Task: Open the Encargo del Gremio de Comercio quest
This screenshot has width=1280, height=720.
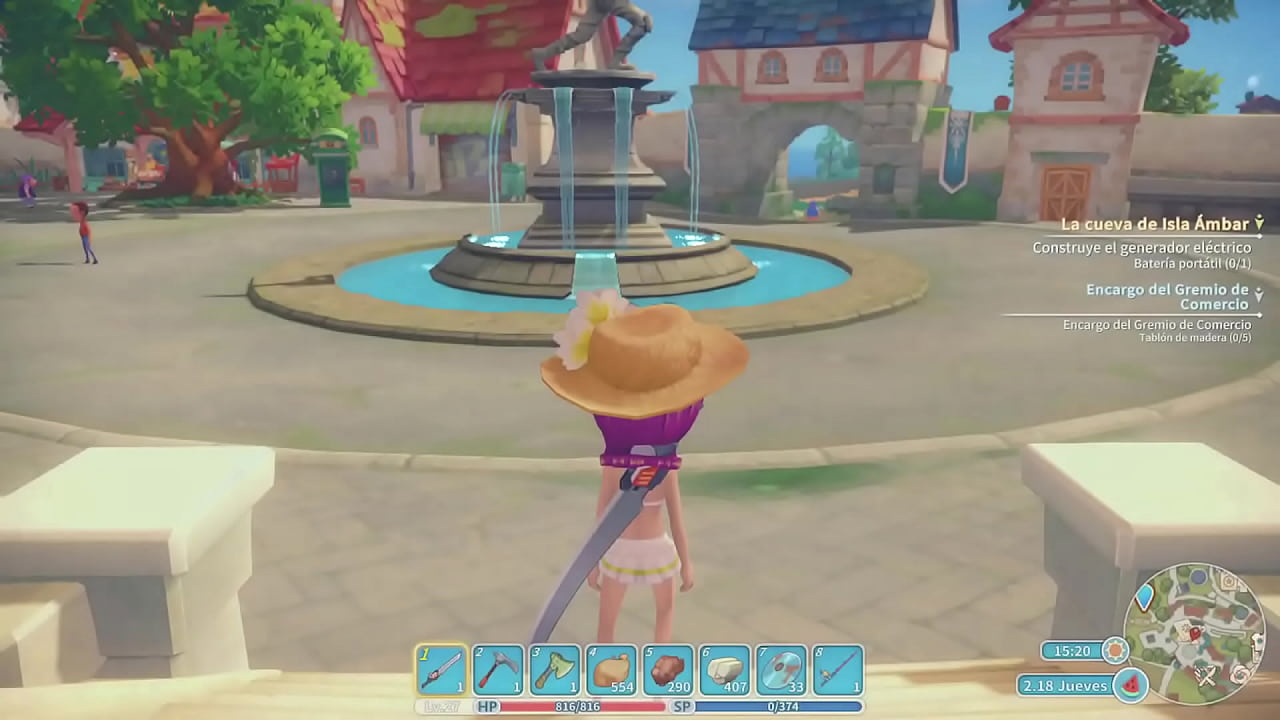Action: pyautogui.click(x=1166, y=297)
